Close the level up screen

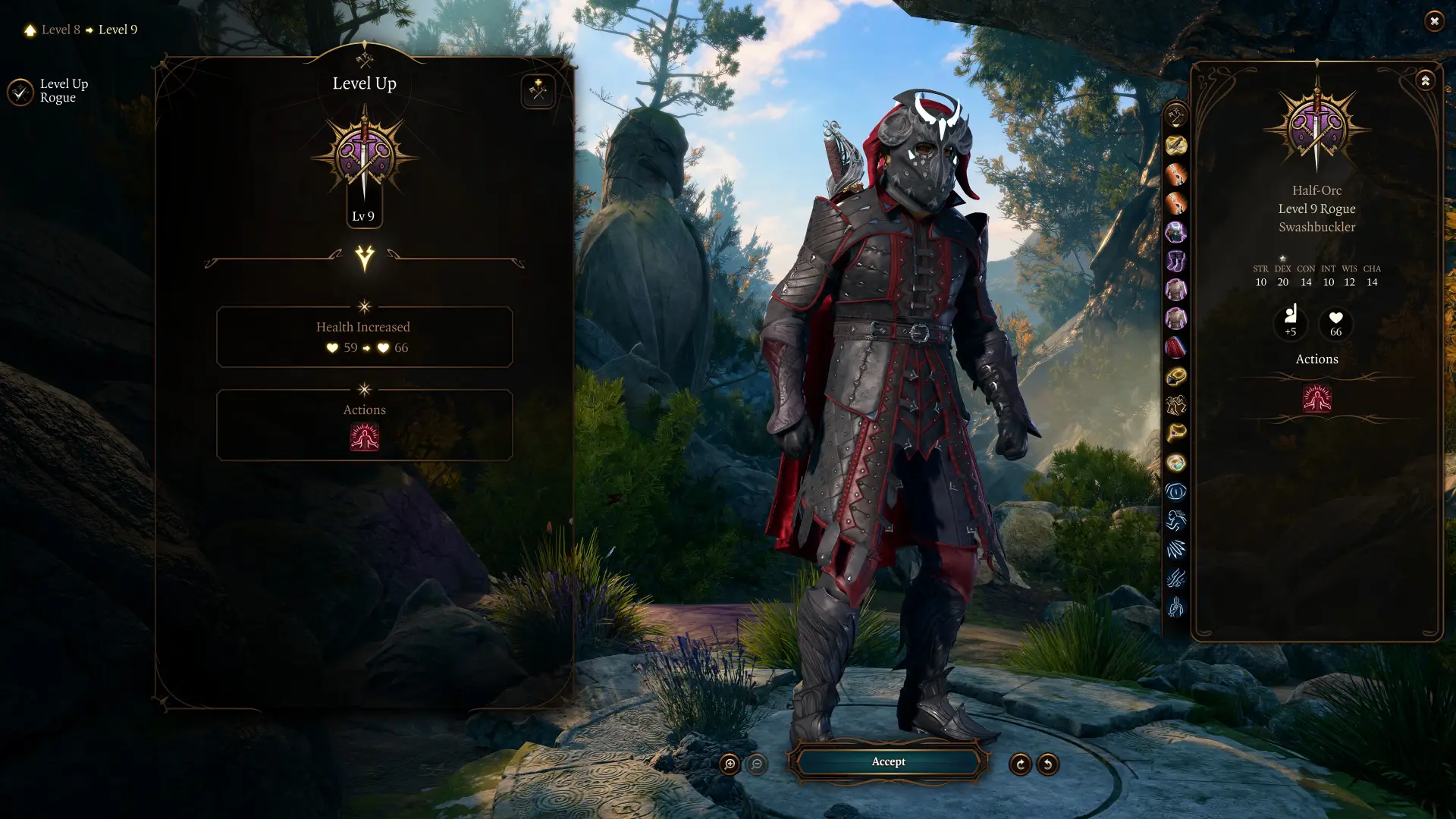pos(1433,21)
